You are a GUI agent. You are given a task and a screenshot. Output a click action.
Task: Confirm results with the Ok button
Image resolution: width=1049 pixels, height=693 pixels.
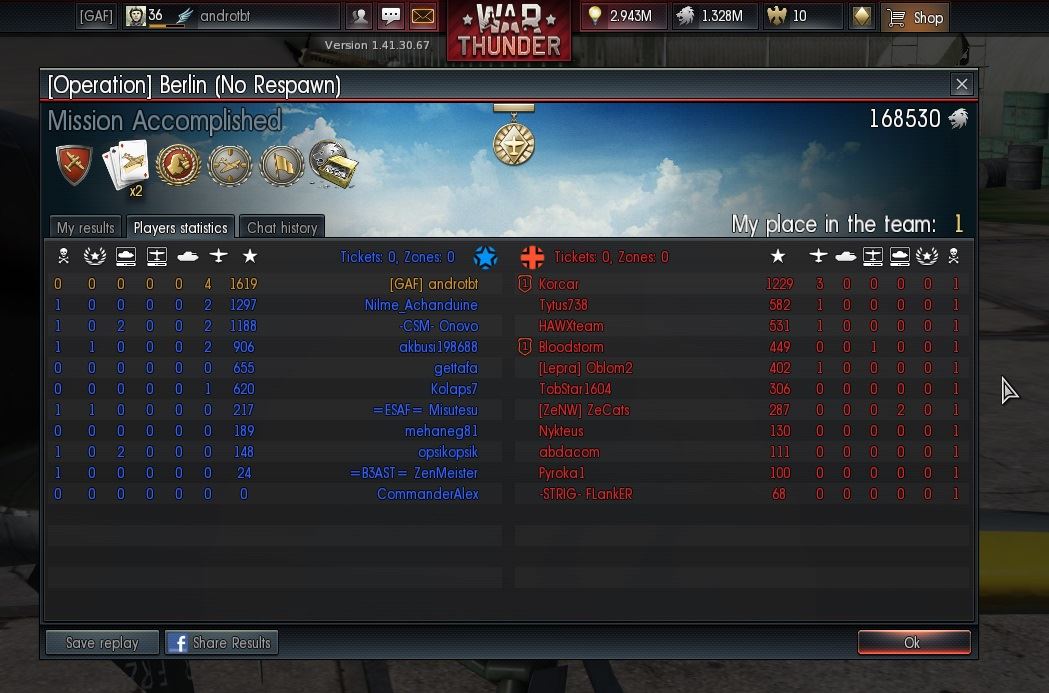913,643
